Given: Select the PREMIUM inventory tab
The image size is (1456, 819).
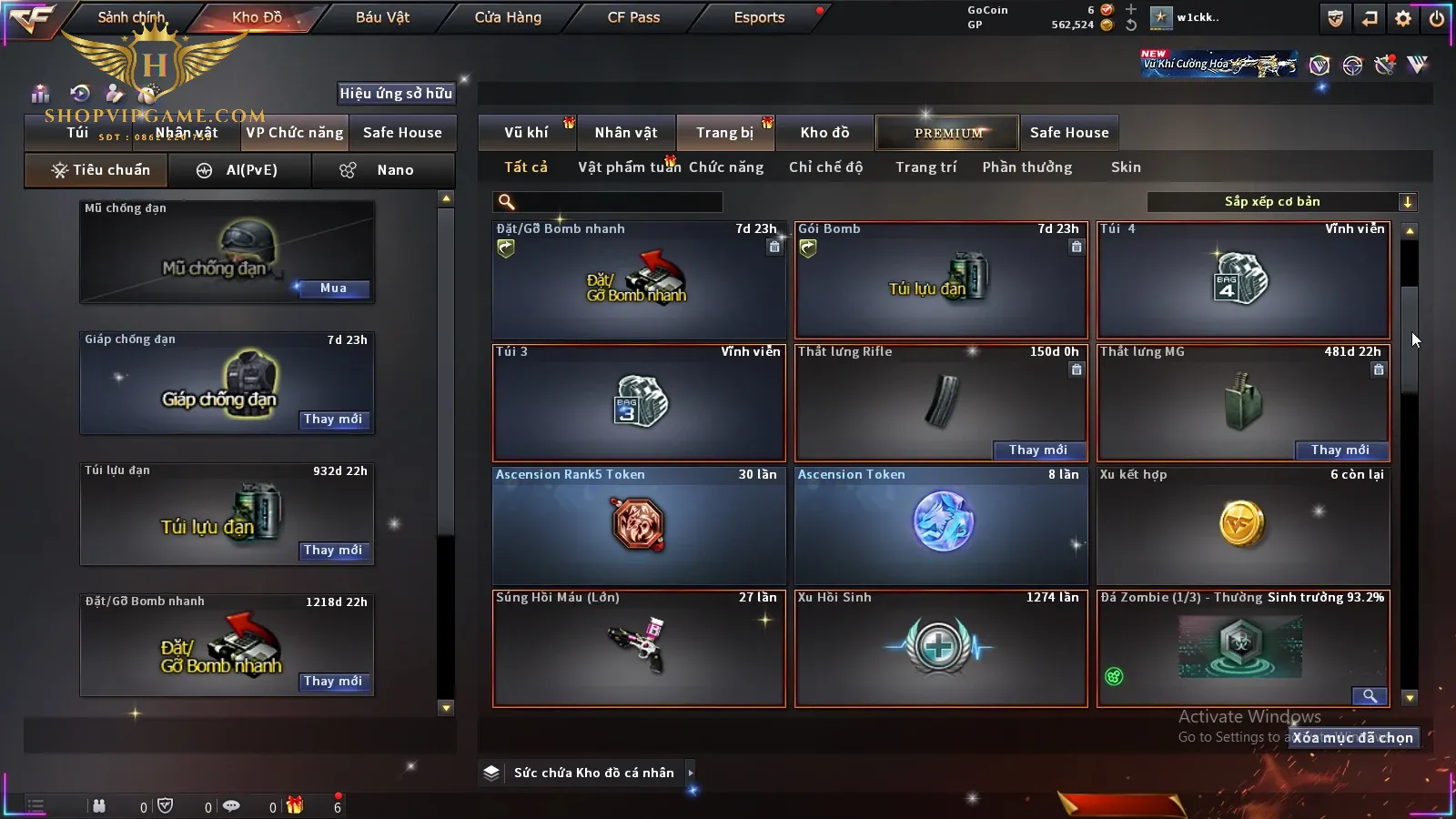Looking at the screenshot, I should tap(948, 133).
